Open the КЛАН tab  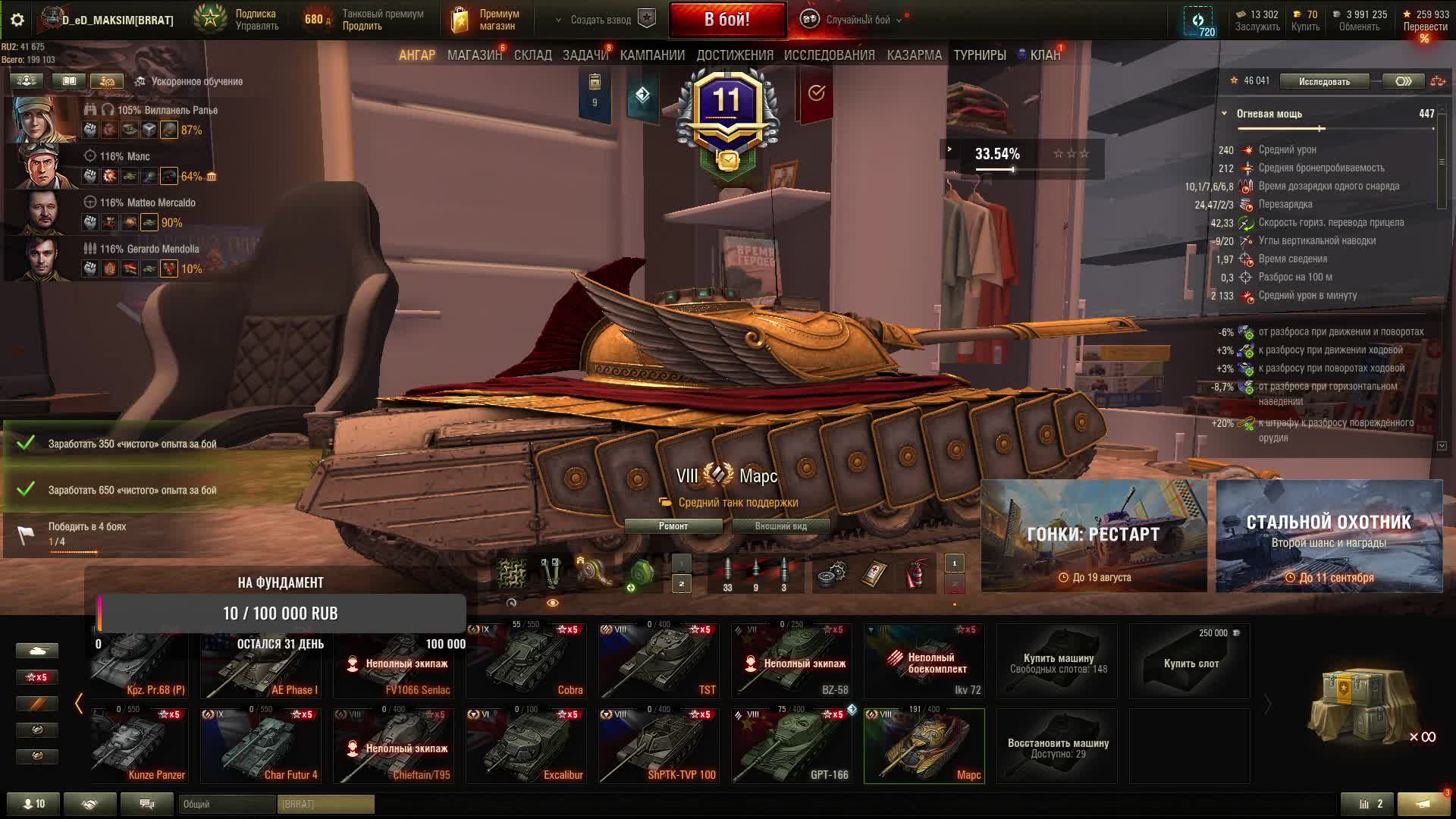pos(1045,55)
